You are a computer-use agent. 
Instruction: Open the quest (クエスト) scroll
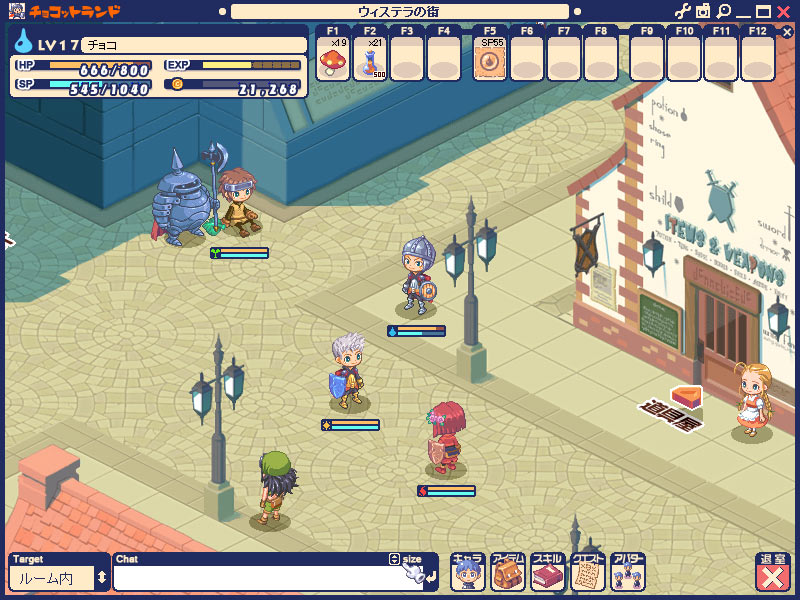click(x=587, y=573)
